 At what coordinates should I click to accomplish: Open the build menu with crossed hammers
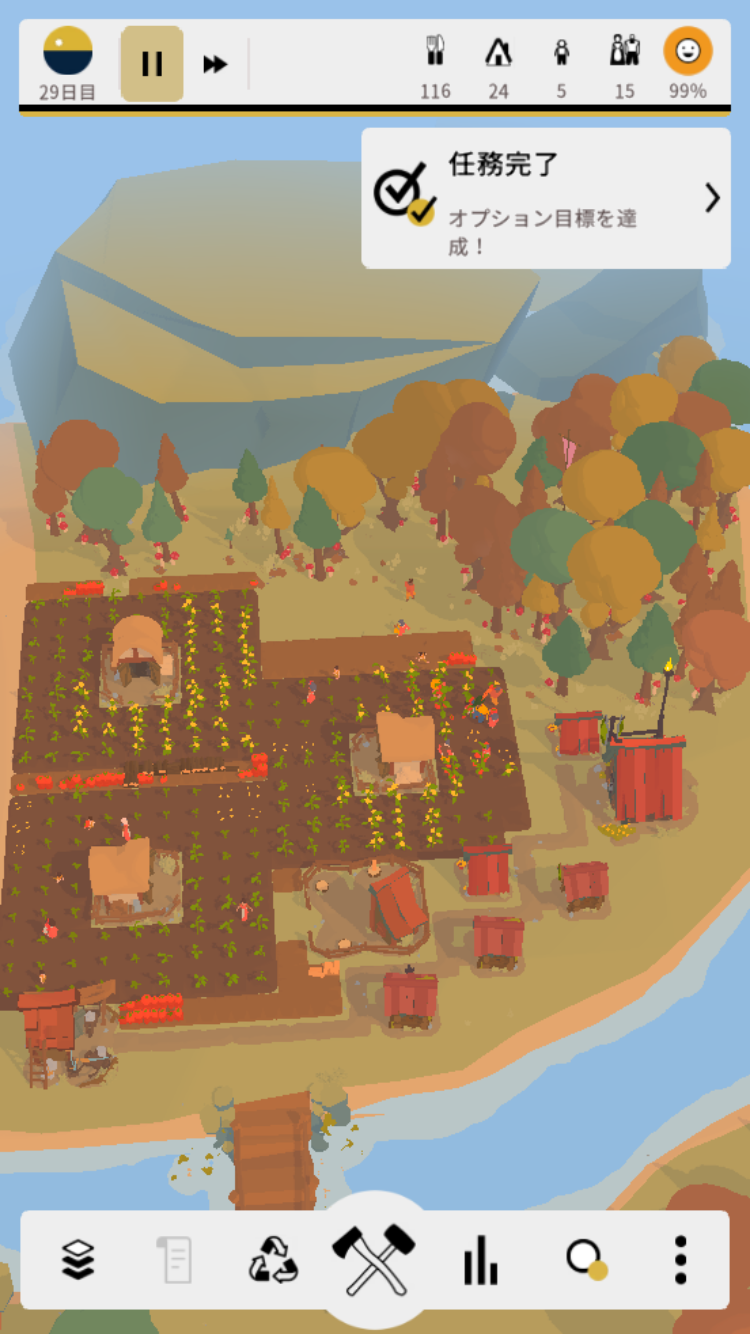pyautogui.click(x=374, y=1257)
